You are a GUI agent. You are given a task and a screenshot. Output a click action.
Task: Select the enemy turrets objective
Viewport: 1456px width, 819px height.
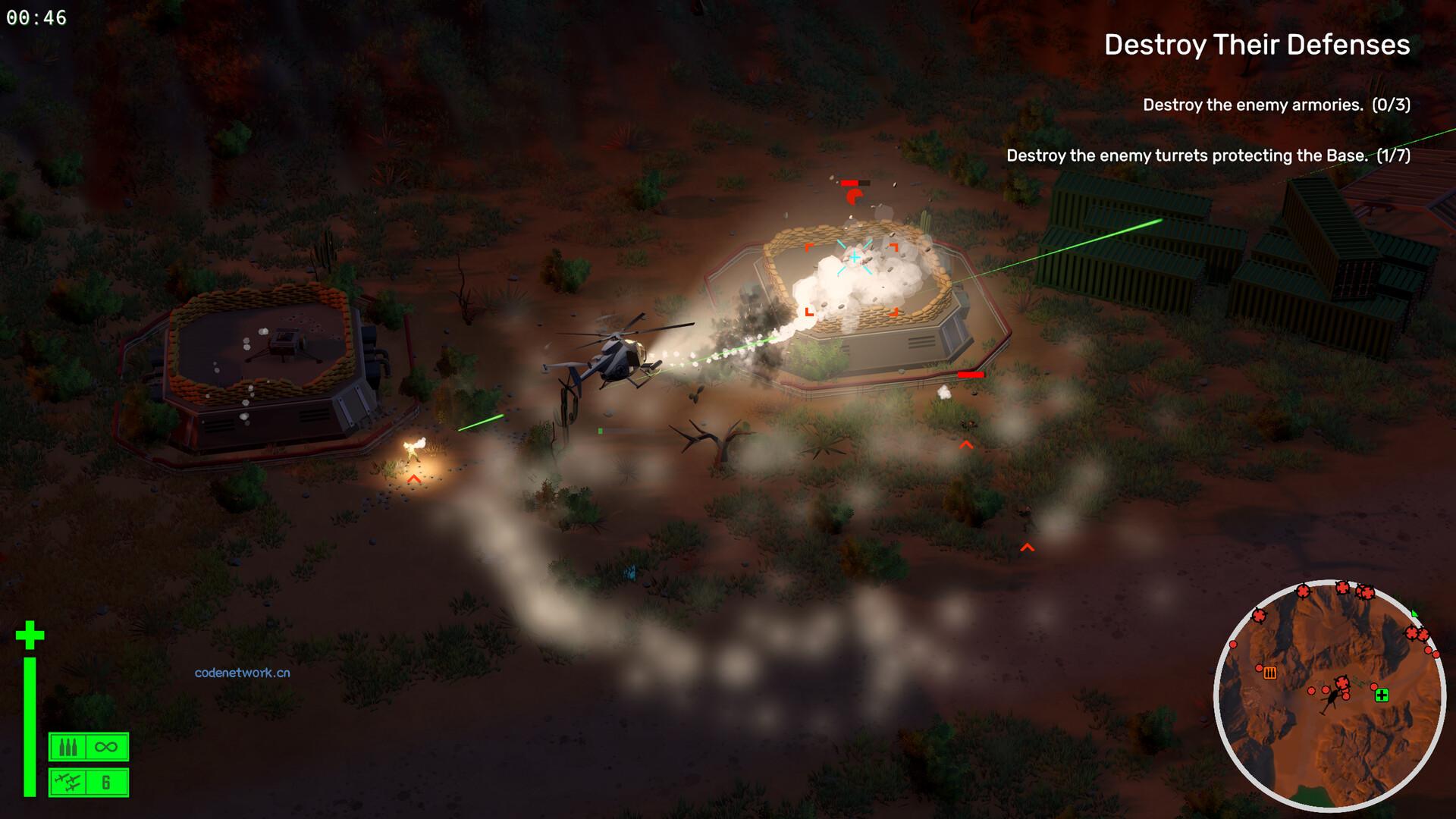pos(1208,155)
